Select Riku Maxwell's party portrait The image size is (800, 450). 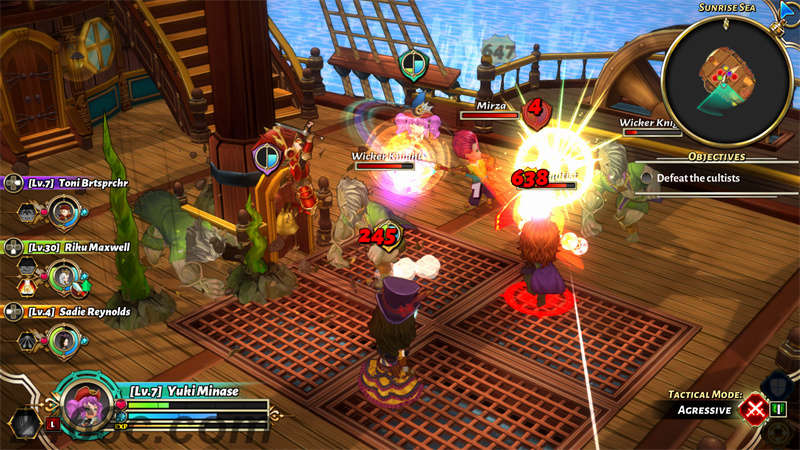point(64,274)
